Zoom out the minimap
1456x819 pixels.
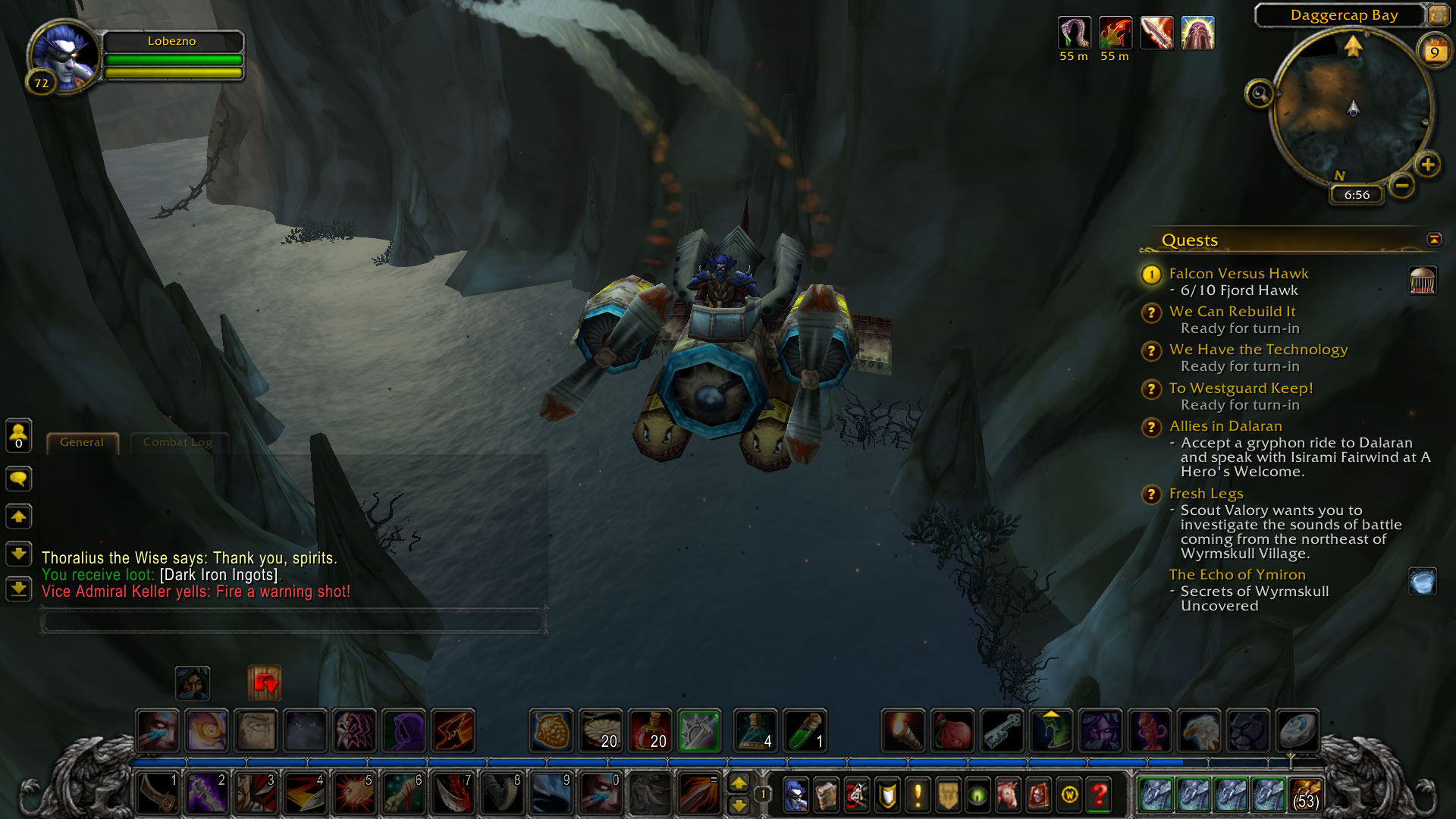(1402, 185)
